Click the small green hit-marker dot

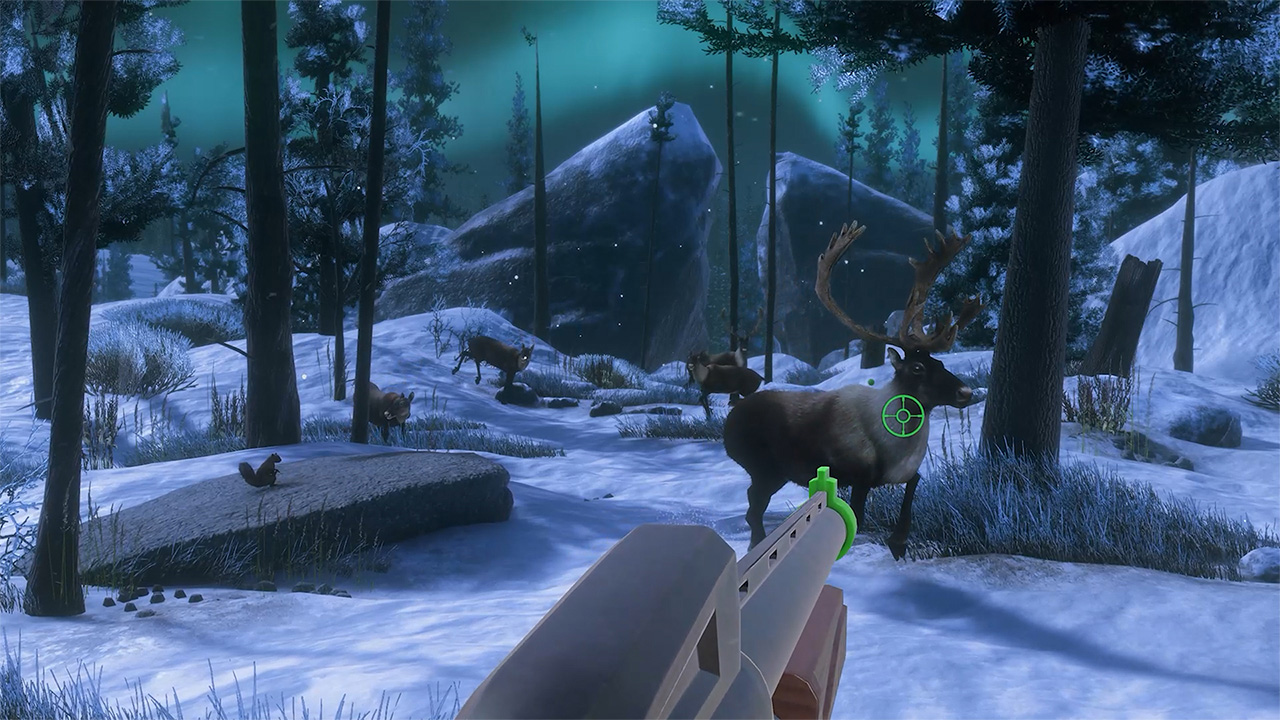pyautogui.click(x=871, y=382)
